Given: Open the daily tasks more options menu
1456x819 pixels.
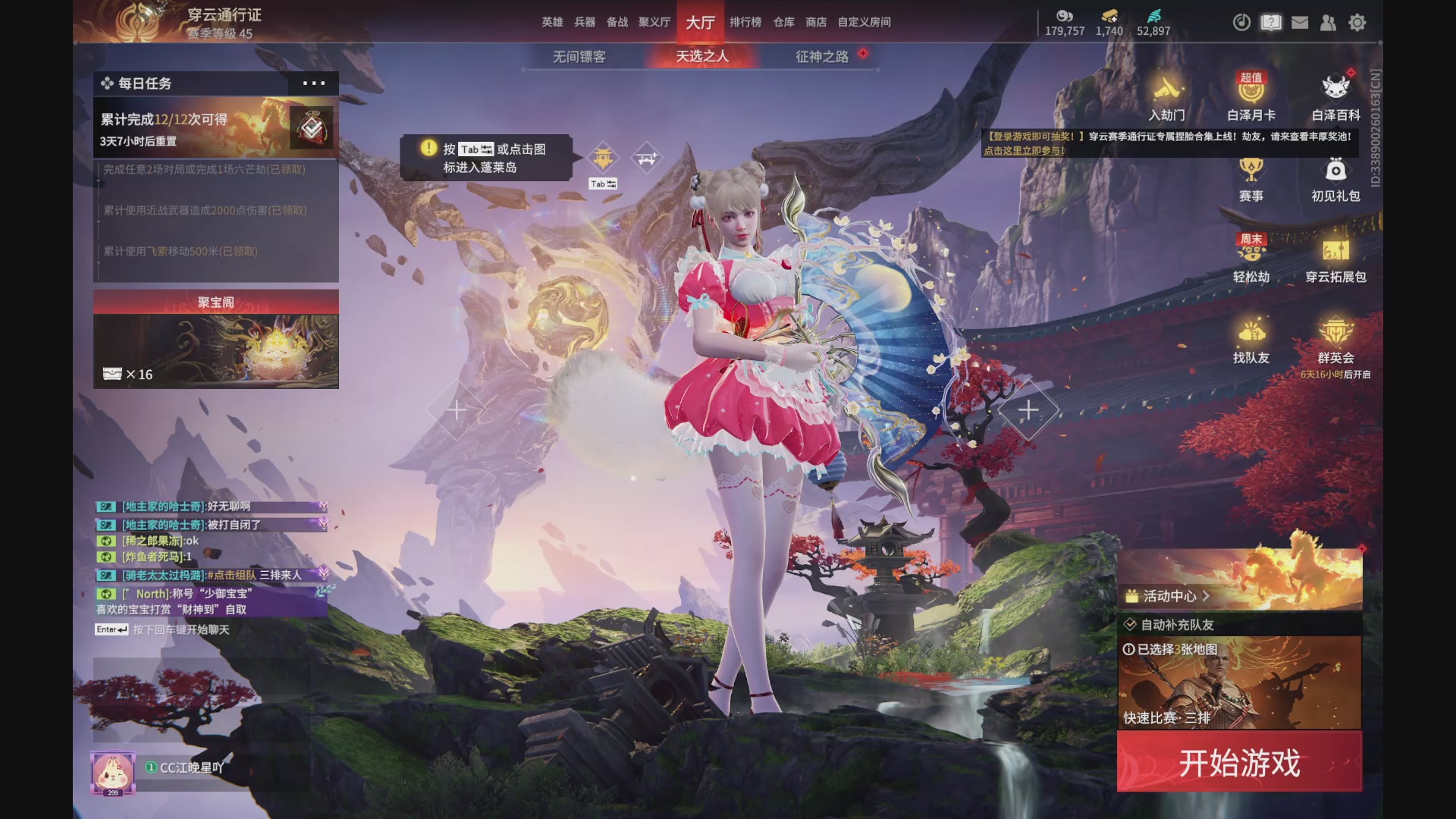Looking at the screenshot, I should pos(314,83).
